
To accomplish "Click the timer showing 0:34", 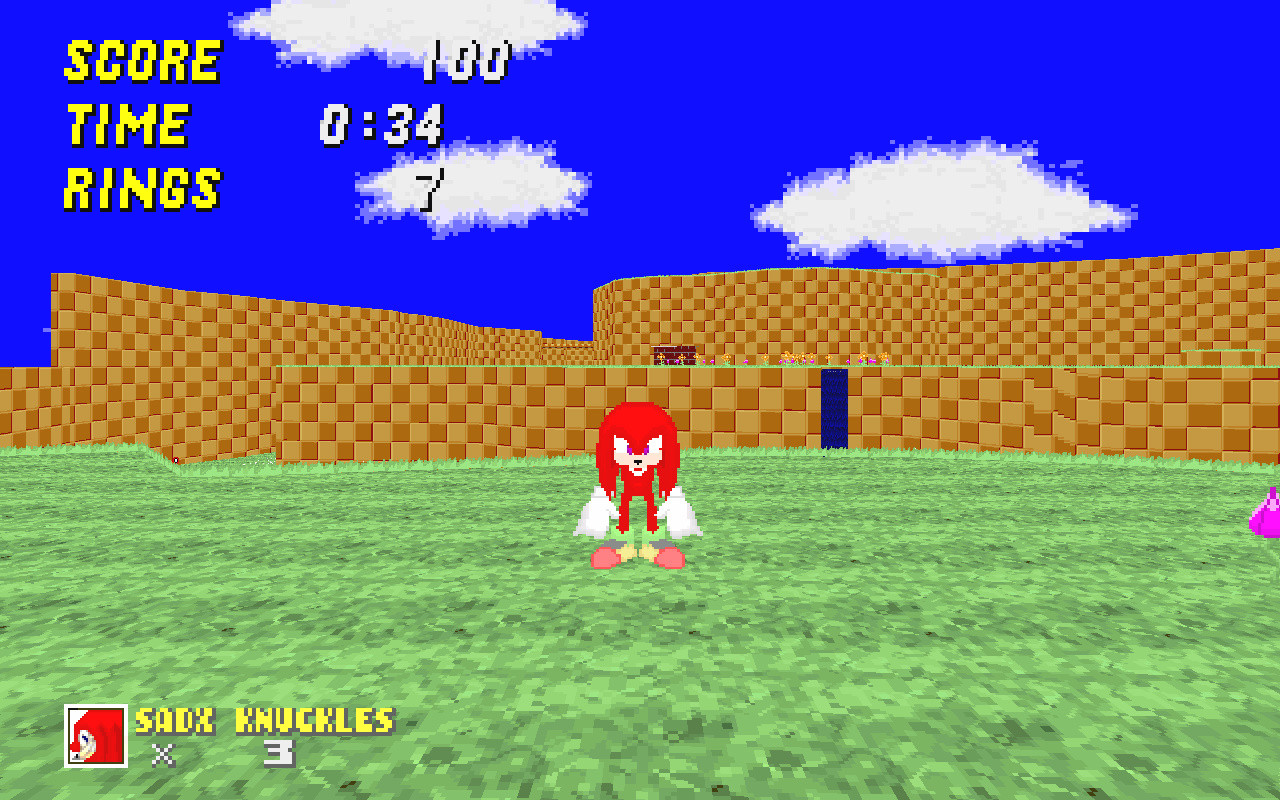I will tap(383, 125).
